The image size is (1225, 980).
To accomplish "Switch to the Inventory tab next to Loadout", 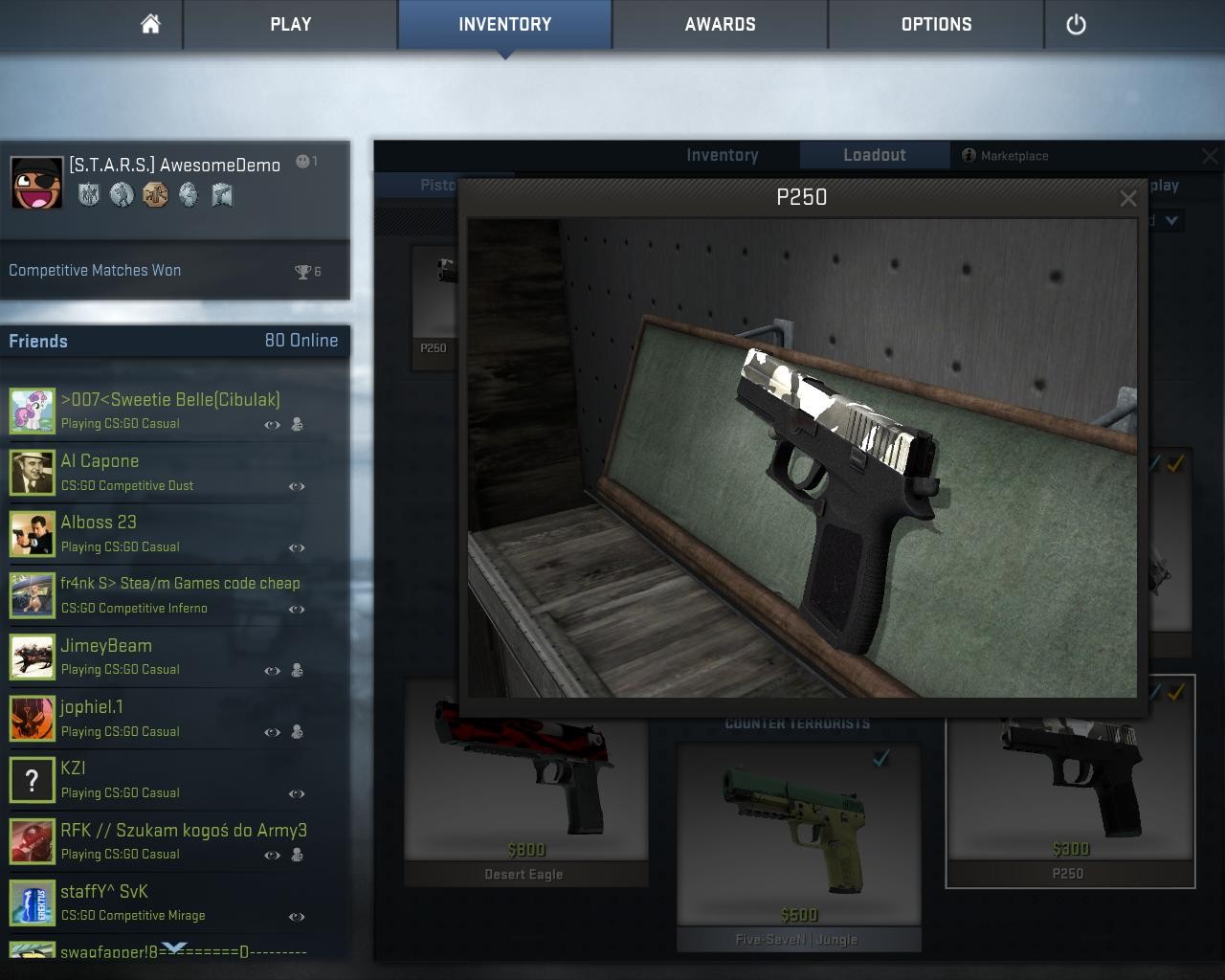I will point(723,154).
